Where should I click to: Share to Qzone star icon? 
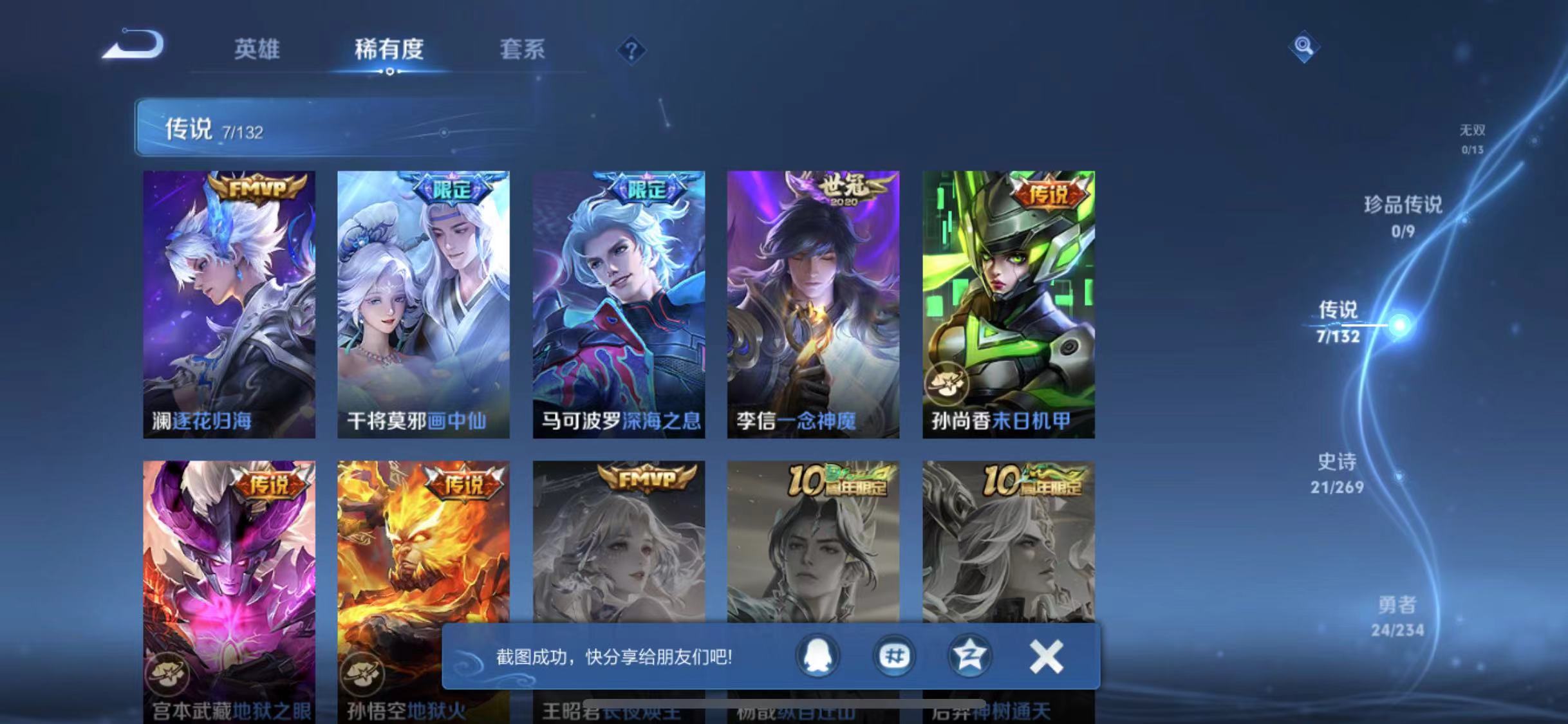971,657
